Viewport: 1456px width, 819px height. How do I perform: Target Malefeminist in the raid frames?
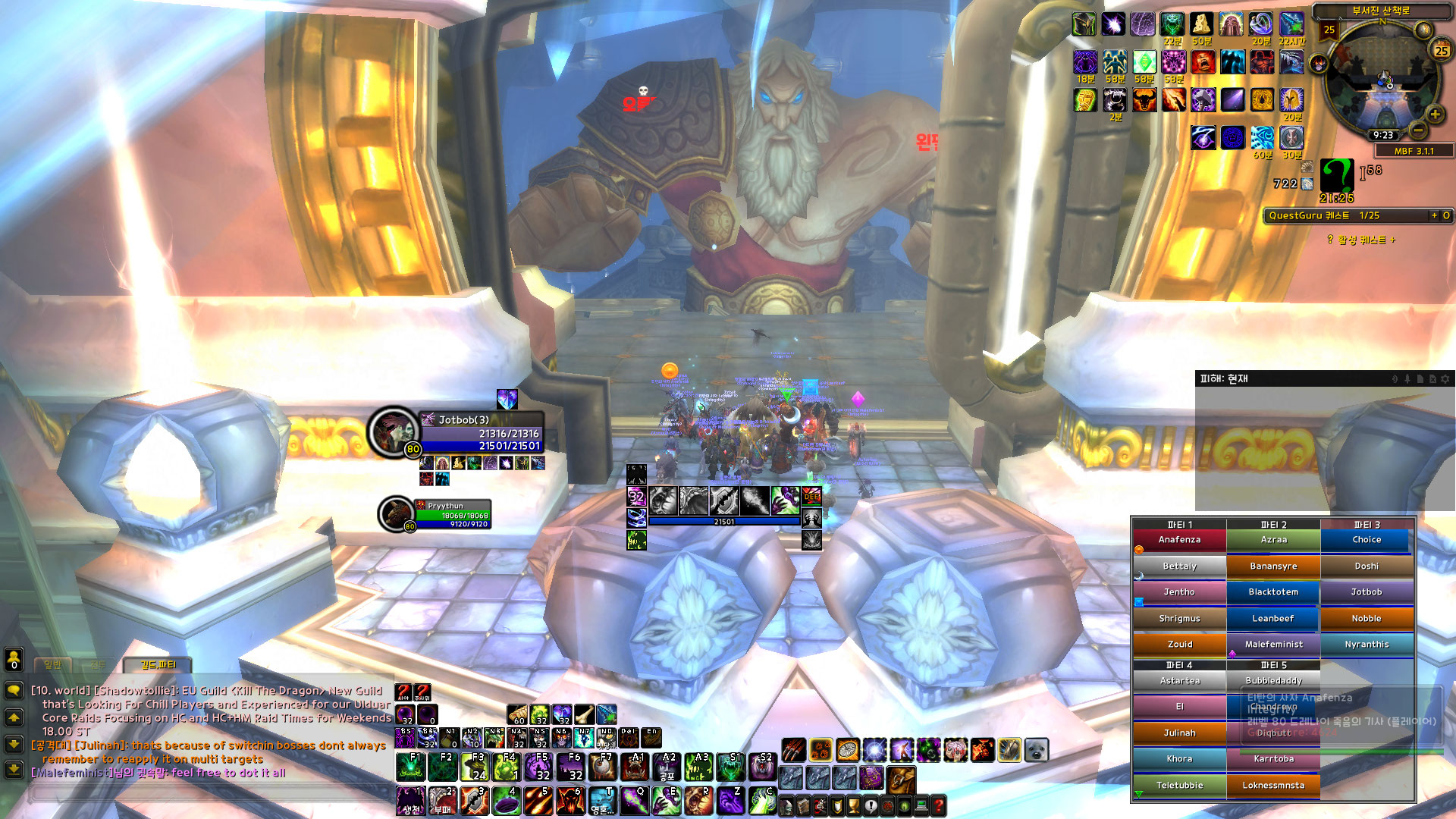pyautogui.click(x=1273, y=645)
